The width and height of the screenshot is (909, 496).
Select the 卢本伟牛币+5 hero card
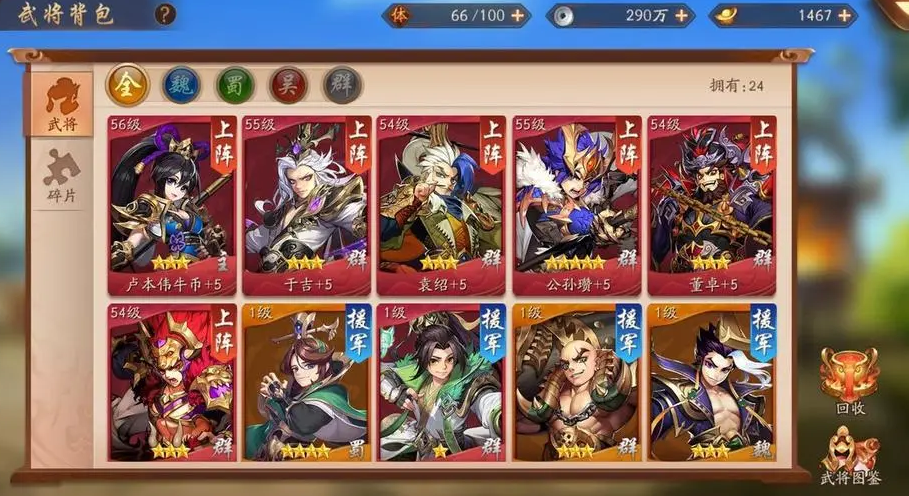172,205
